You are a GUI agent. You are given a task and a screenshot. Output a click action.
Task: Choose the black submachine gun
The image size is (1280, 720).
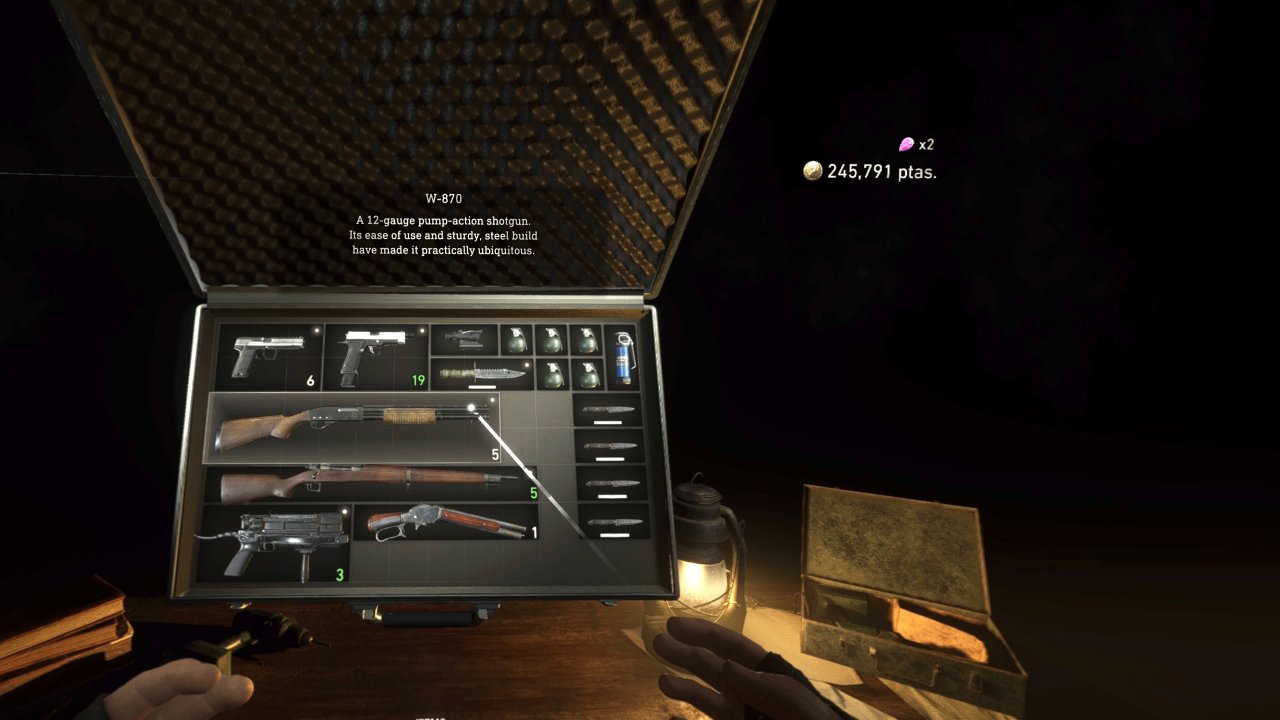coord(272,544)
